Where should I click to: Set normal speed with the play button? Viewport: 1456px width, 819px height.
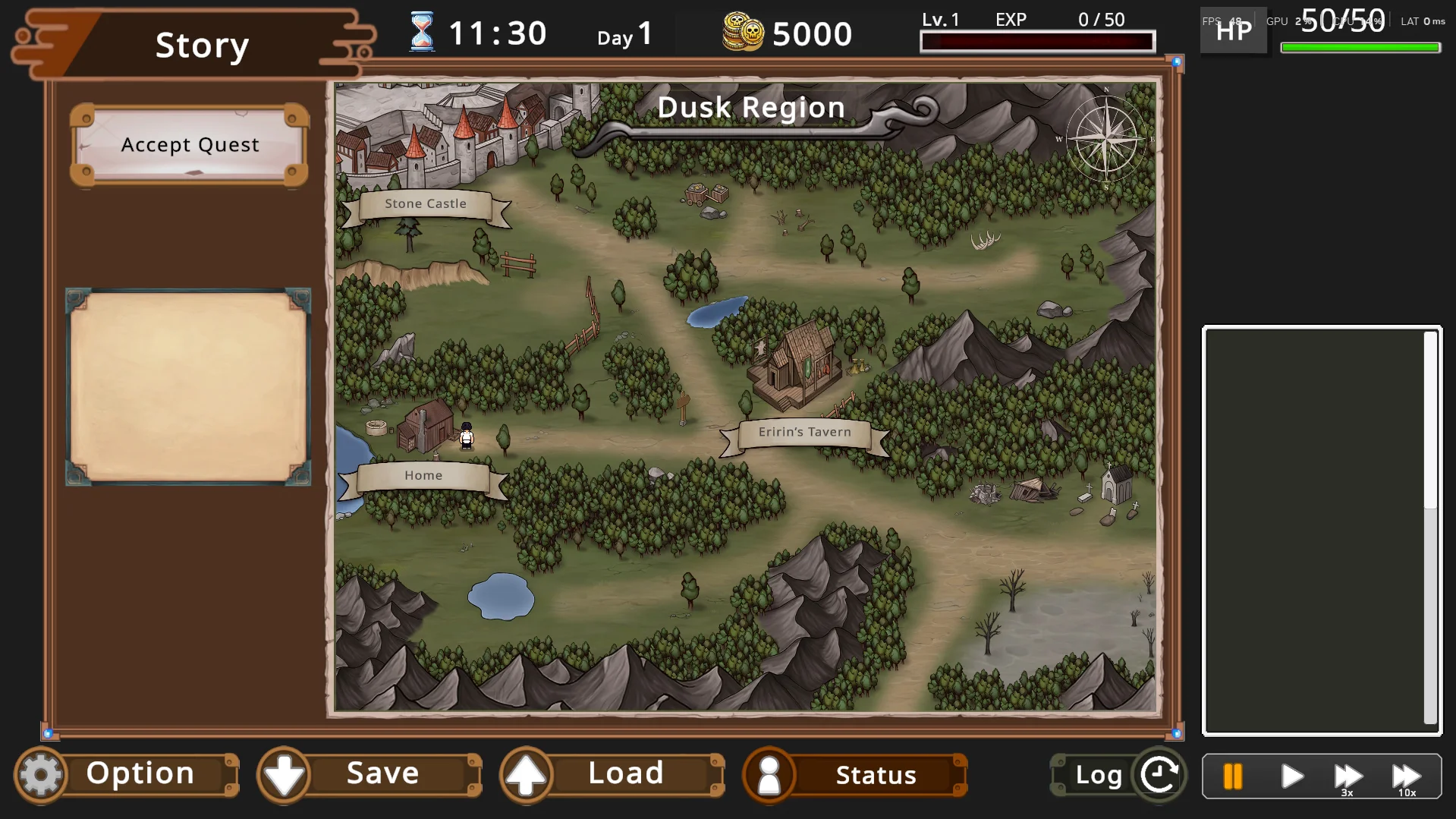(x=1291, y=776)
